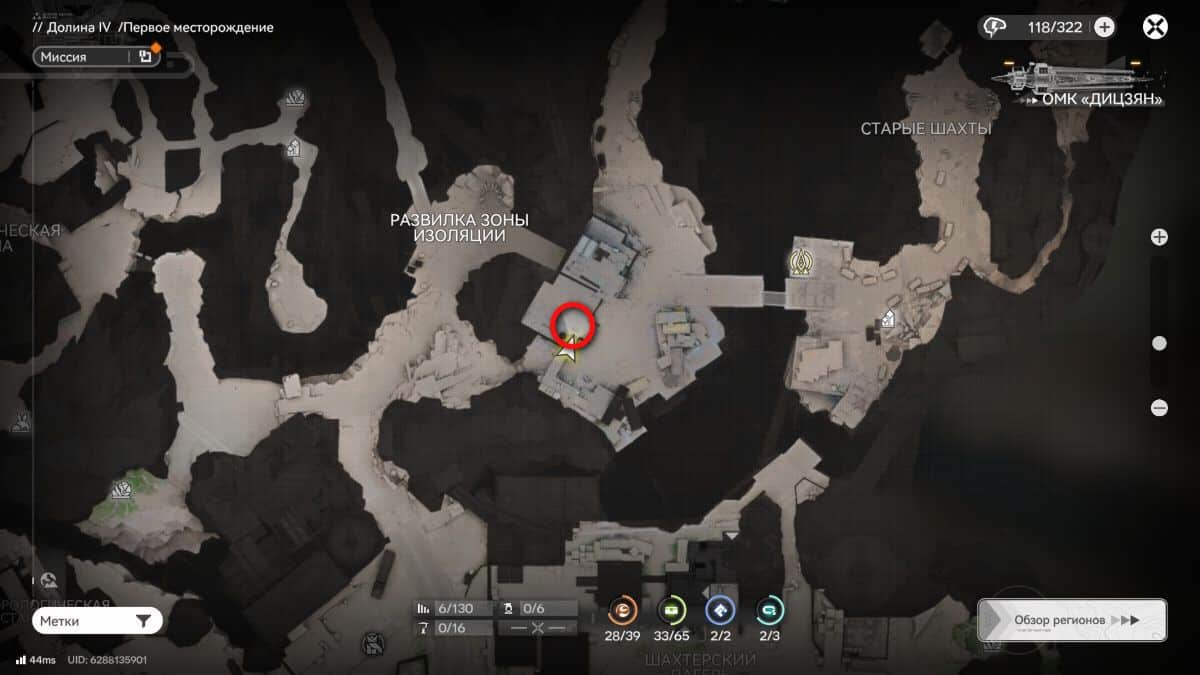Image resolution: width=1200 pixels, height=675 pixels.
Task: Select the house marker near Старые шахты
Action: tap(886, 320)
